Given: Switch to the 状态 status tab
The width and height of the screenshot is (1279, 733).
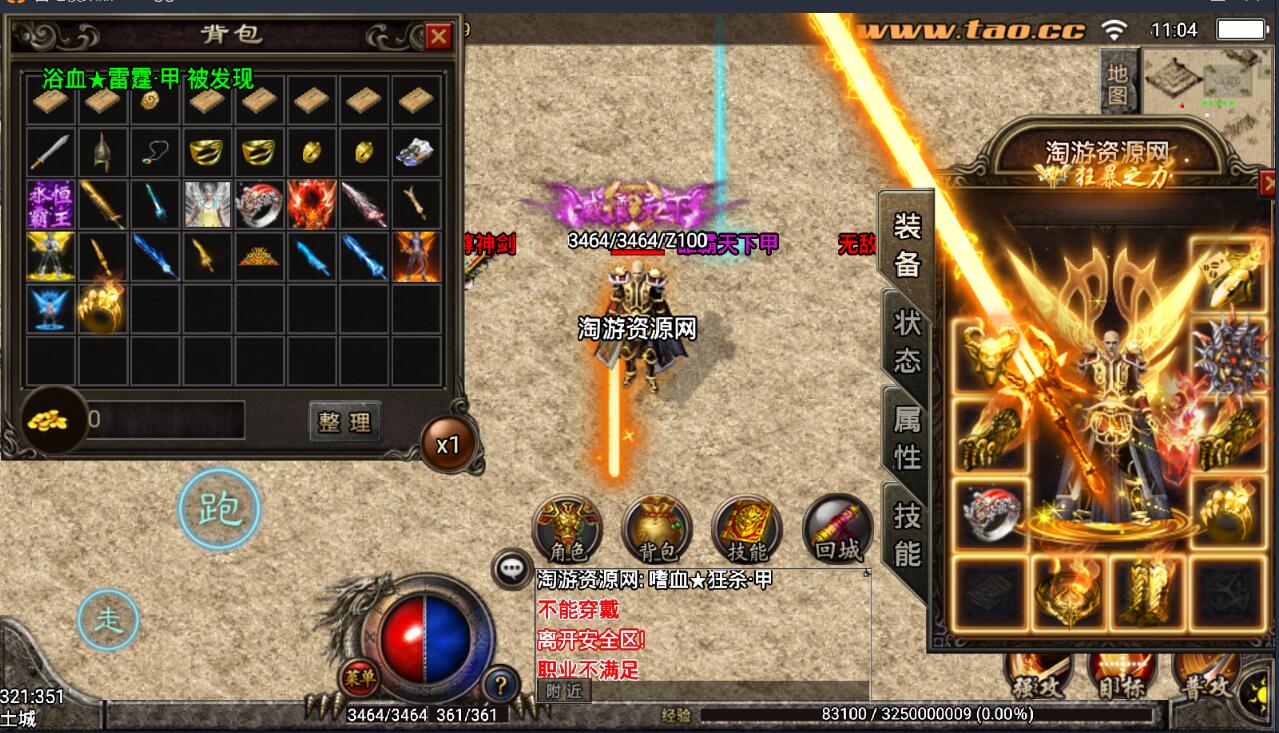Looking at the screenshot, I should point(906,341).
